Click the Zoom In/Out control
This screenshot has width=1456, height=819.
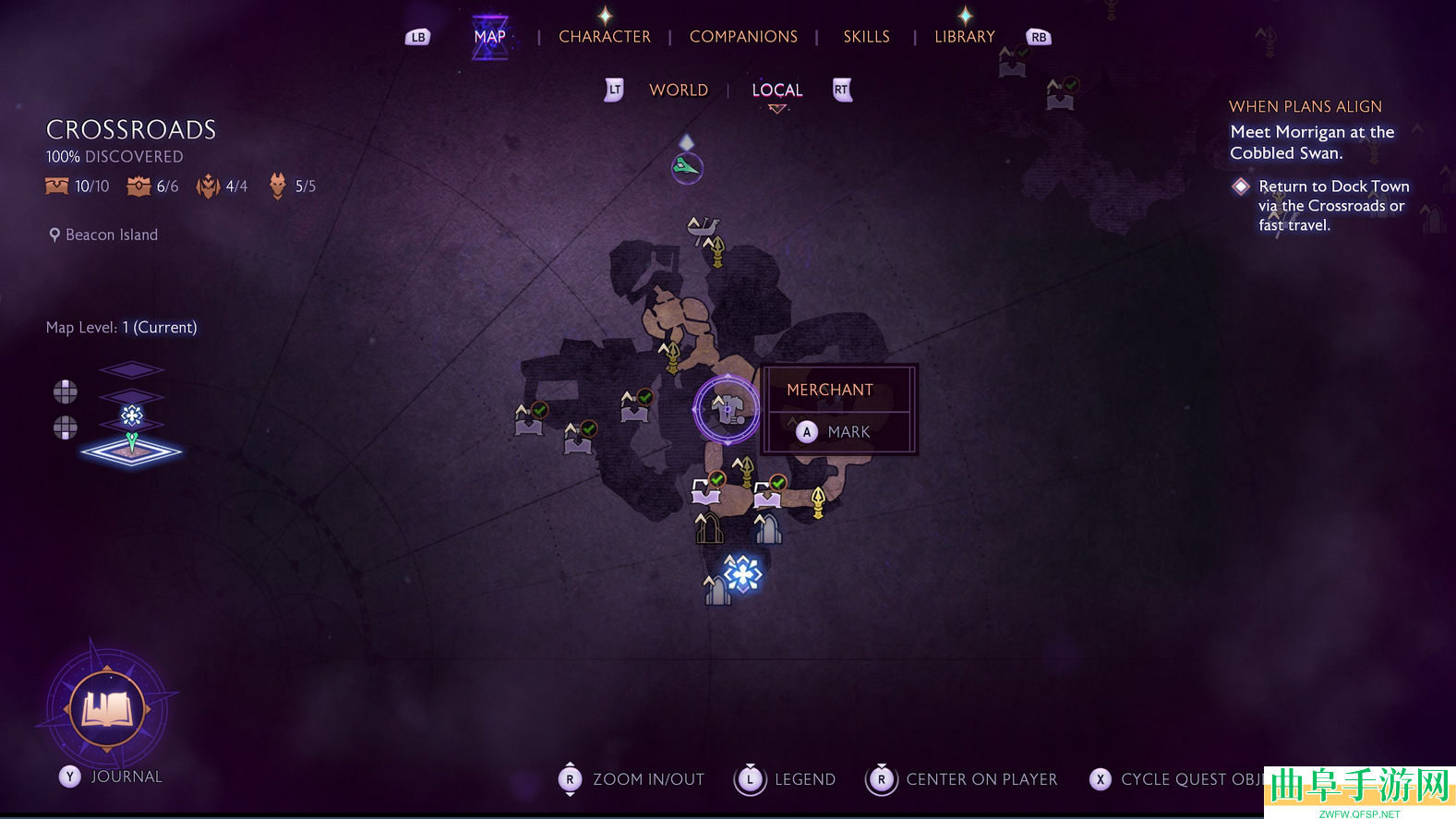632,779
